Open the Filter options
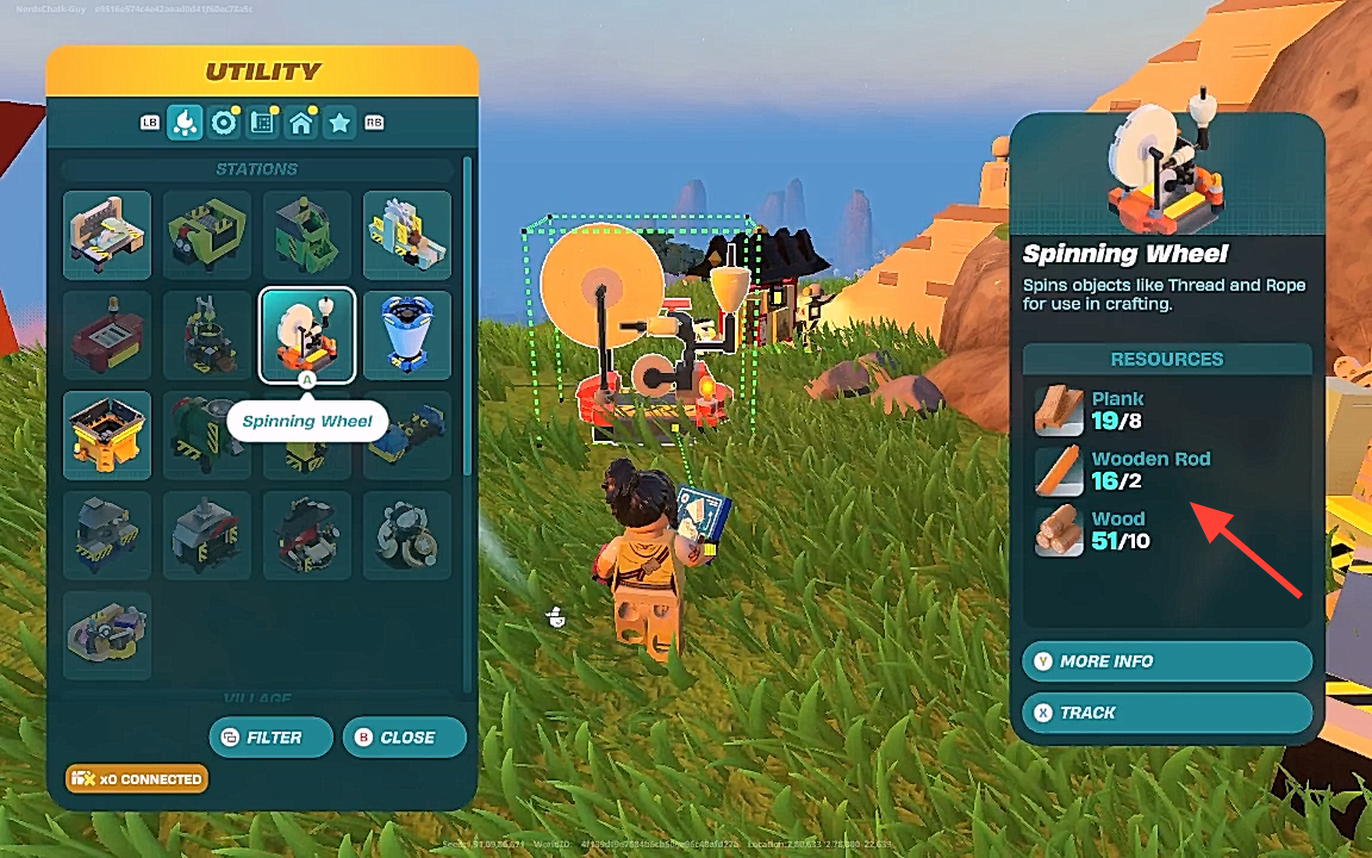Viewport: 1372px width, 858px height. [271, 738]
